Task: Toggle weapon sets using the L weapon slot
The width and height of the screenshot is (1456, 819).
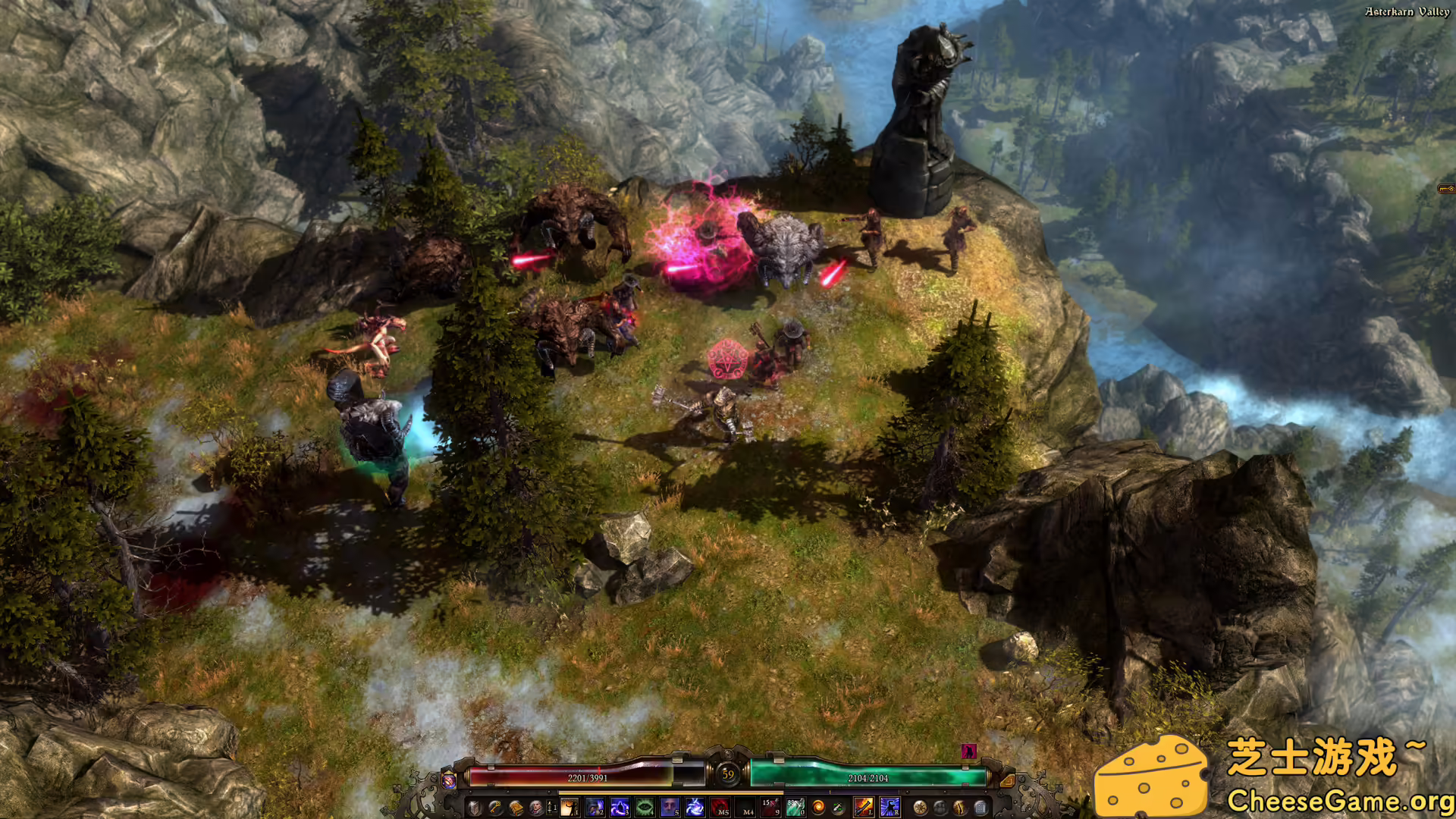Action: 864,808
